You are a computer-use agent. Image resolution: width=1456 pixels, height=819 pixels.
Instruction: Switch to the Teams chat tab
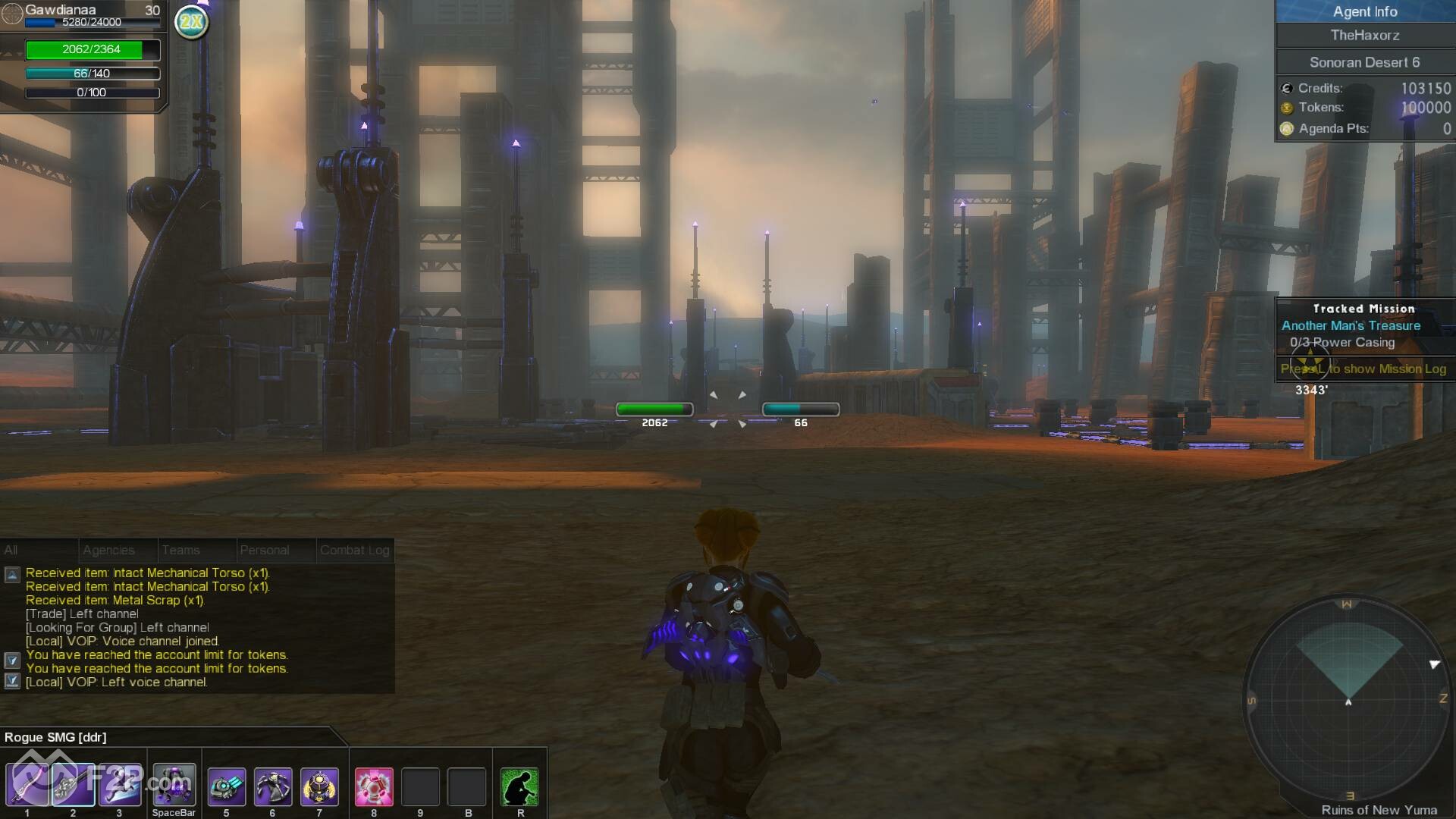[x=180, y=550]
